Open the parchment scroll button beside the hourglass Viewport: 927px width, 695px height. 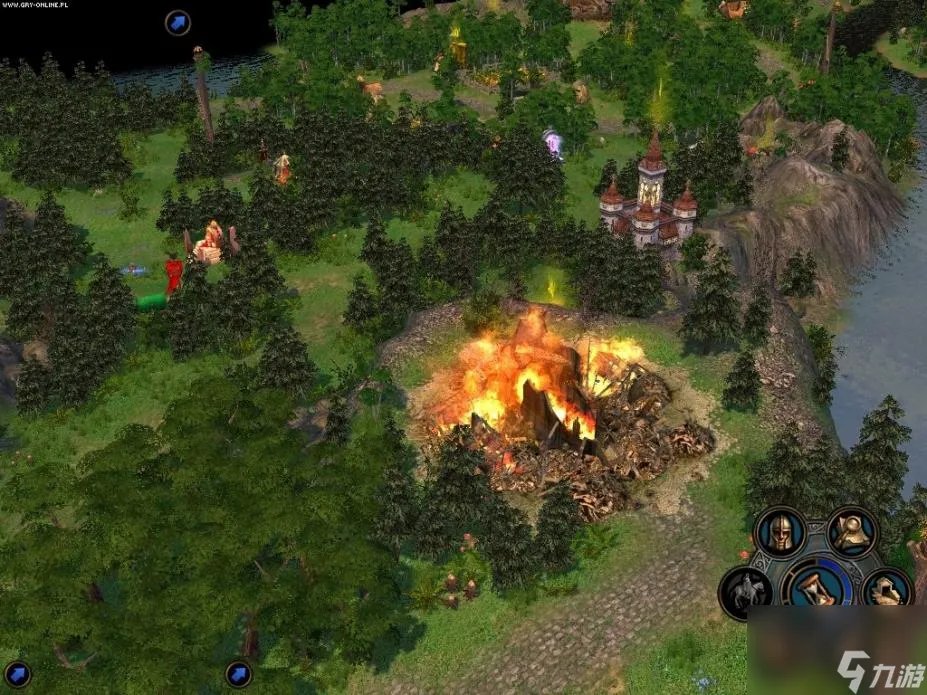[x=887, y=591]
